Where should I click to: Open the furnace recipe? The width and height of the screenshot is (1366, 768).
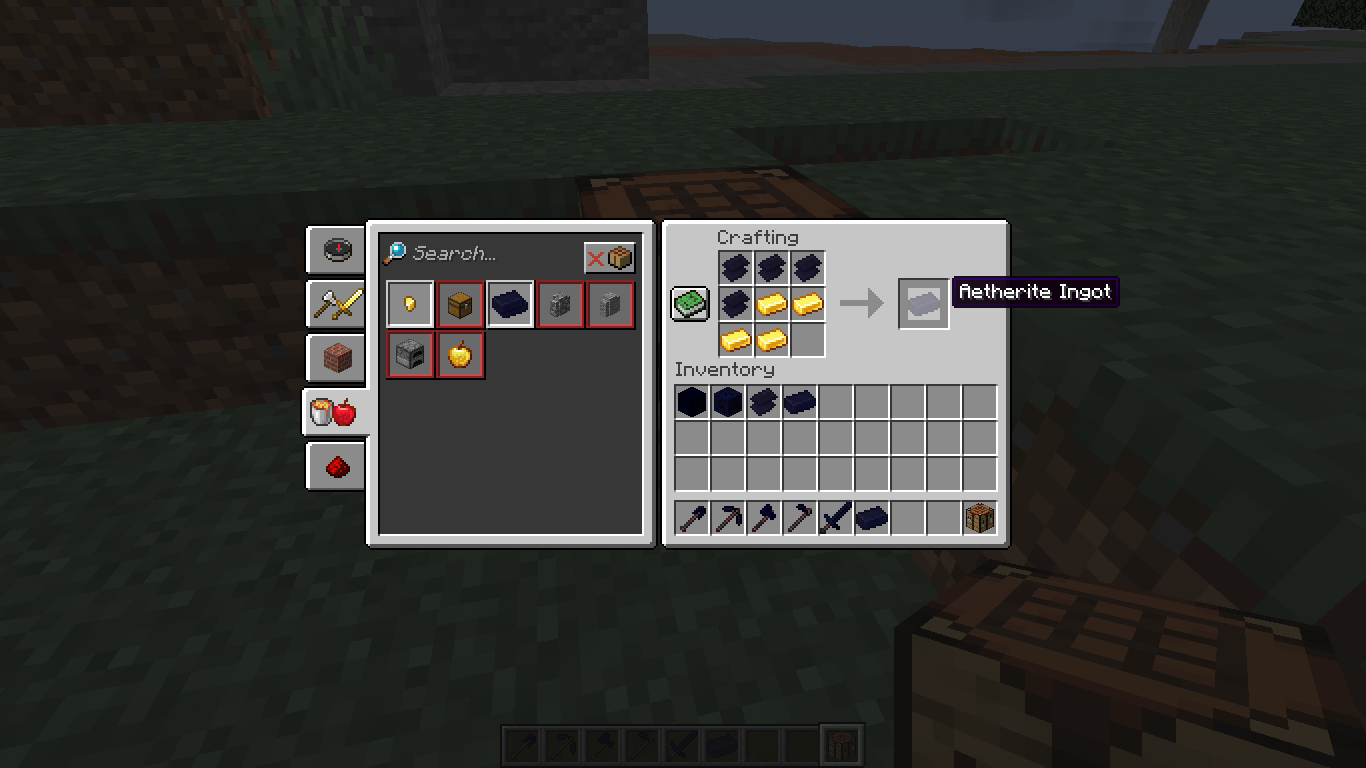410,355
